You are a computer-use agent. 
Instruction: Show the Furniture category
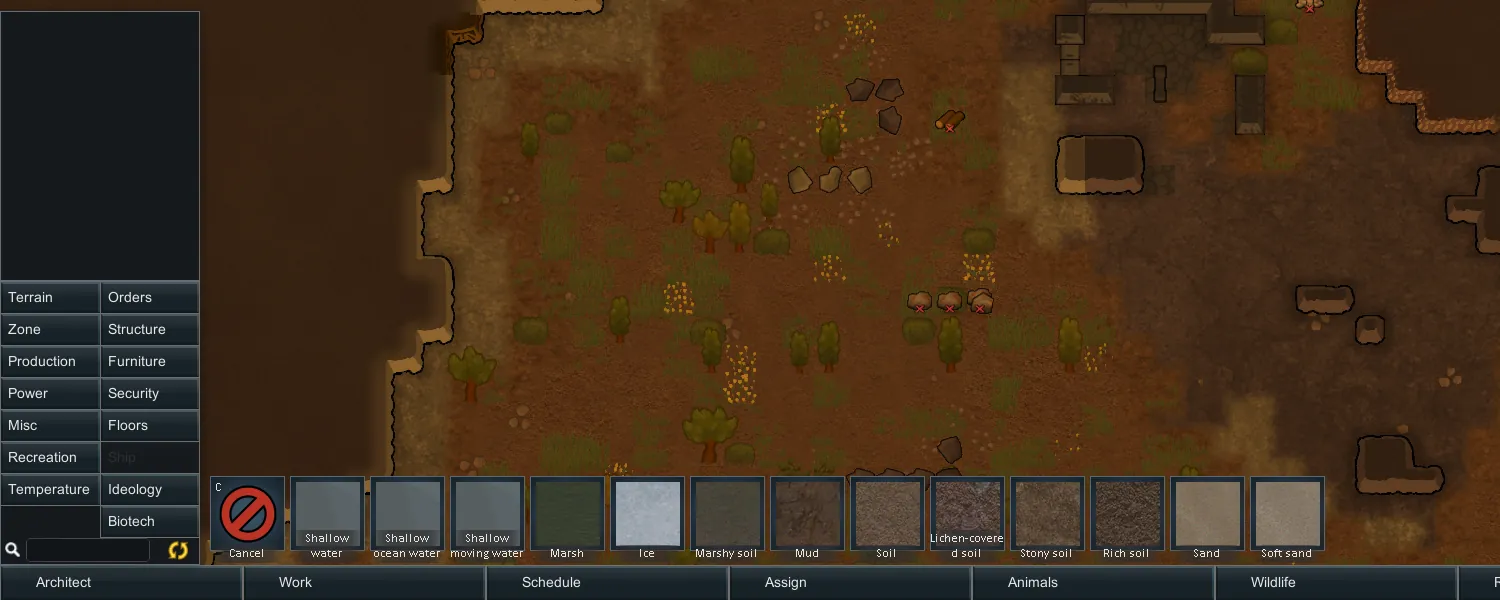149,362
